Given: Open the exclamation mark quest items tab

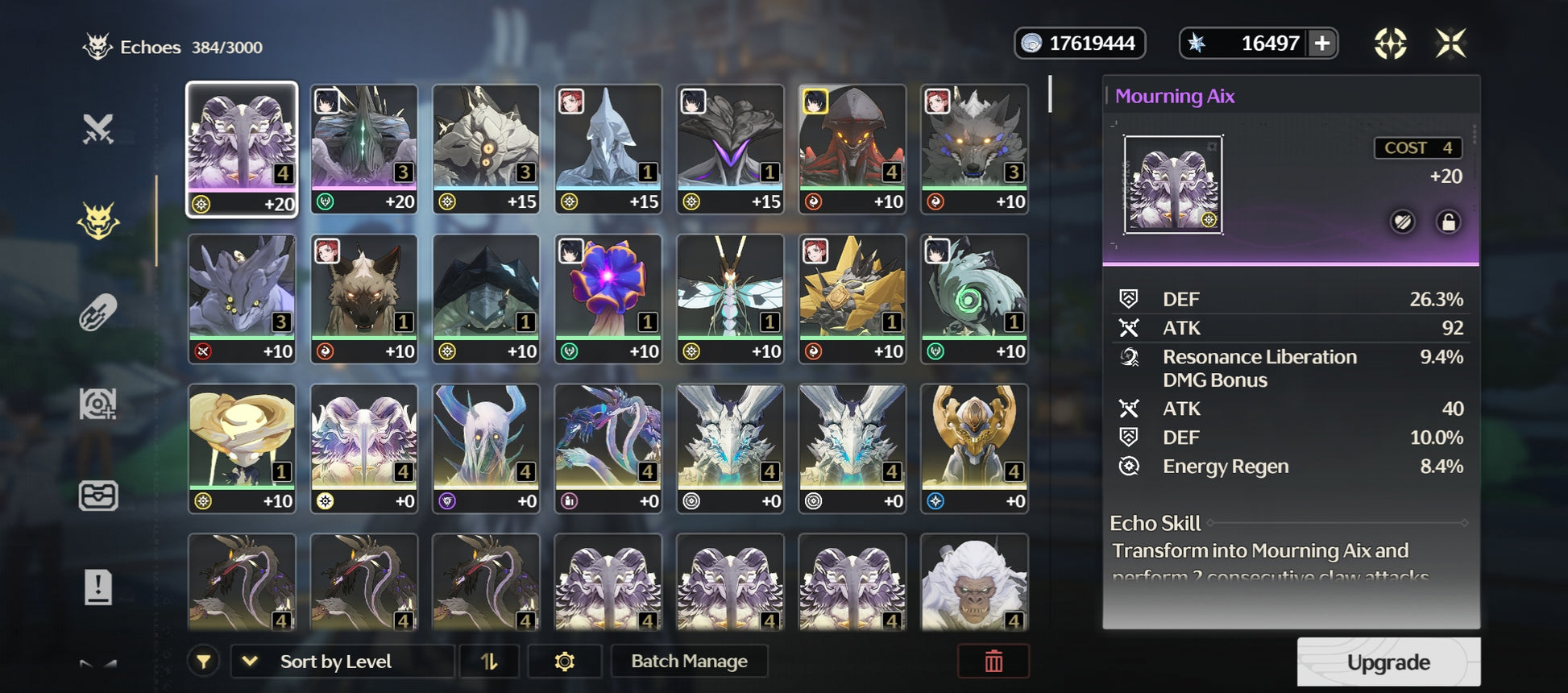Looking at the screenshot, I should click(98, 587).
